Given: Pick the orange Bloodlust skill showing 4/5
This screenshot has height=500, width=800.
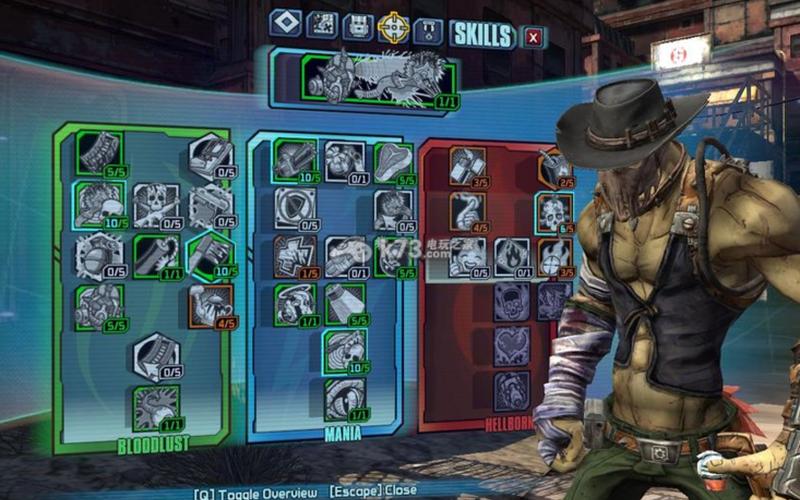Looking at the screenshot, I should click(x=211, y=306).
